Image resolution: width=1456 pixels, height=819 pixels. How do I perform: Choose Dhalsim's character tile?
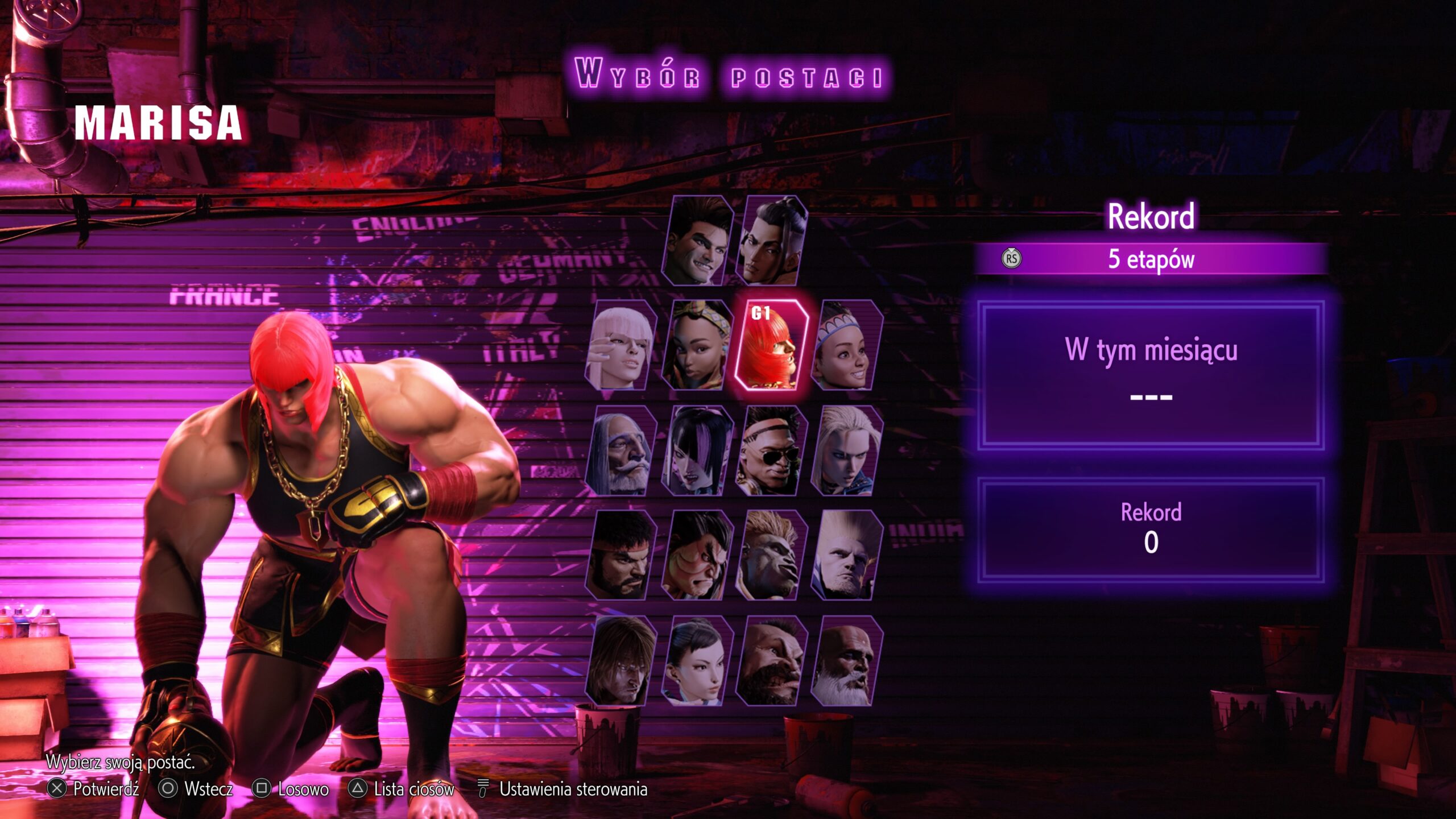pyautogui.click(x=846, y=661)
